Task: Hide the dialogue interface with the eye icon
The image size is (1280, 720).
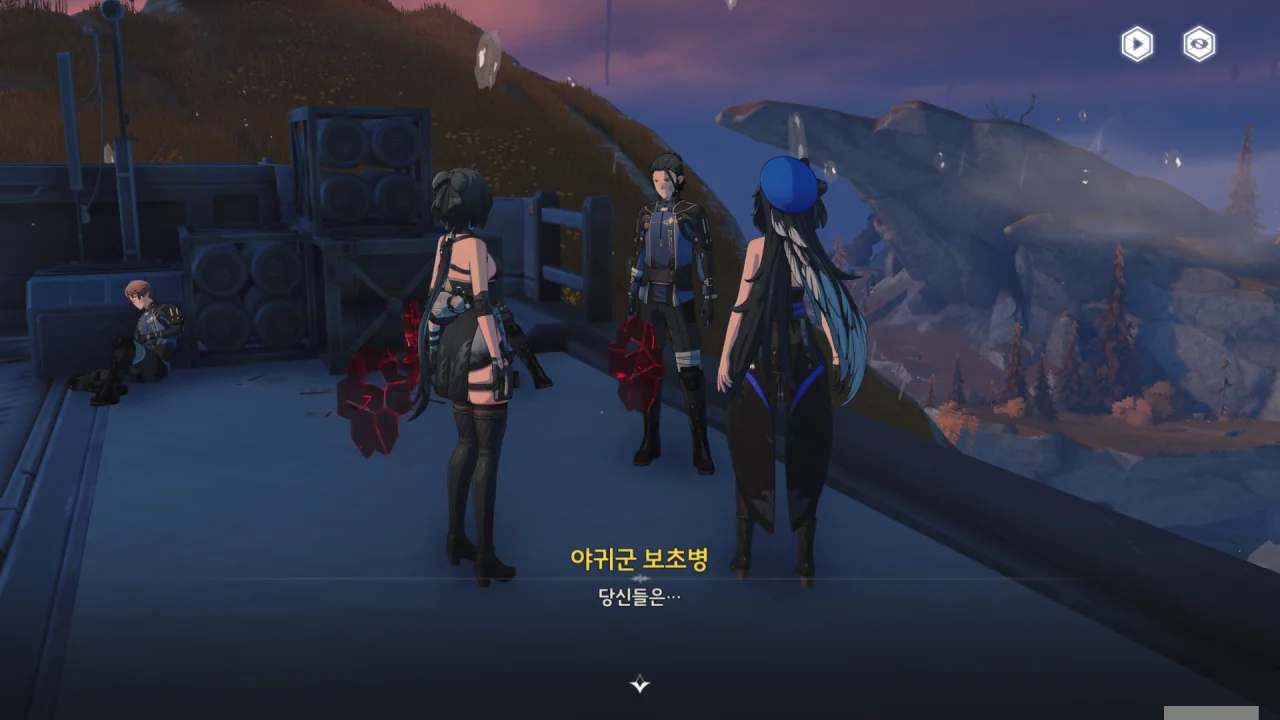Action: pyautogui.click(x=1197, y=44)
